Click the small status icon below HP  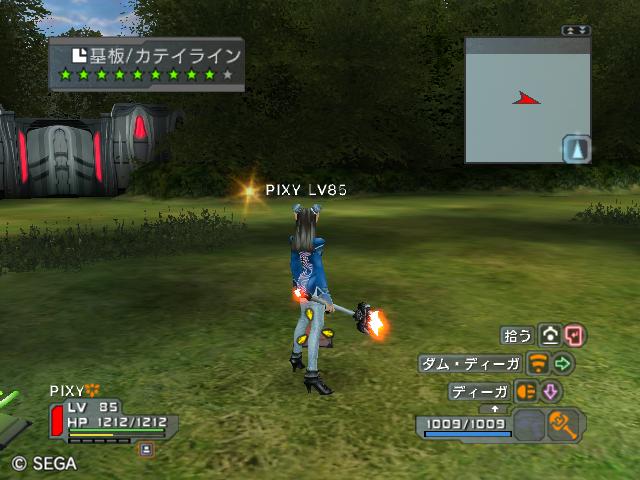[146, 450]
